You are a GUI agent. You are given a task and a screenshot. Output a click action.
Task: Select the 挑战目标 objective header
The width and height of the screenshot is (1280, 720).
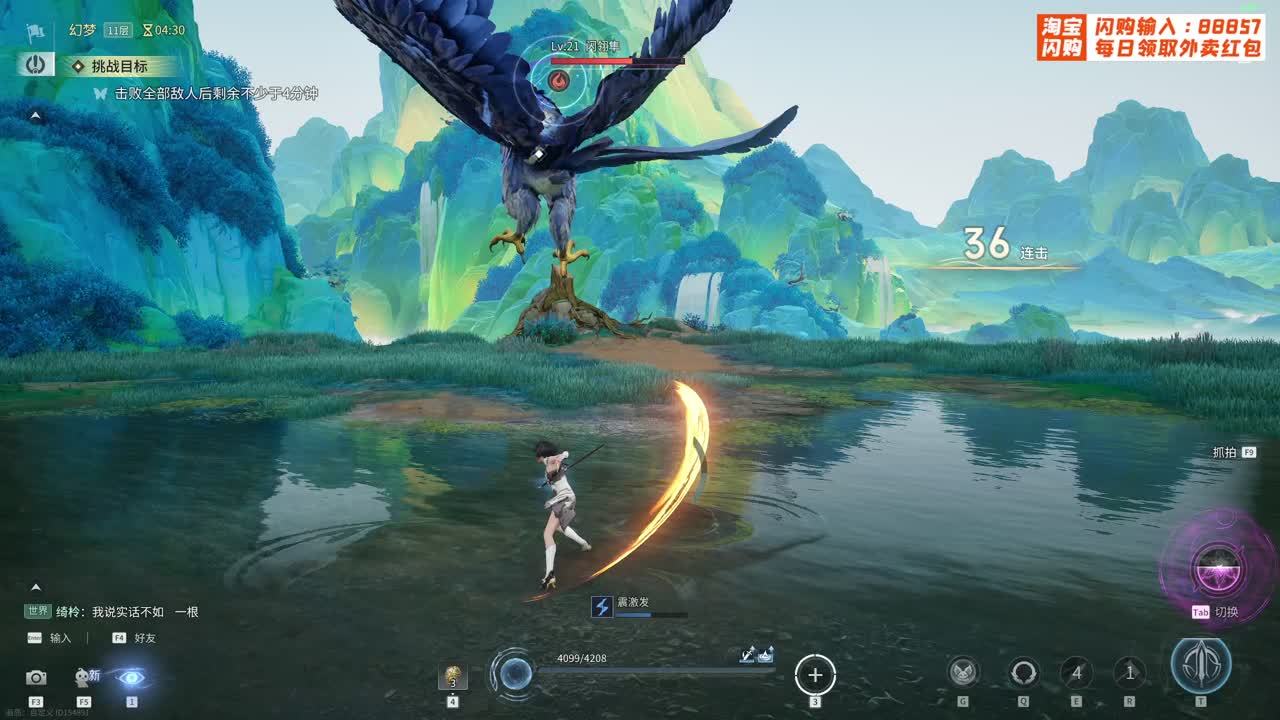pyautogui.click(x=119, y=66)
